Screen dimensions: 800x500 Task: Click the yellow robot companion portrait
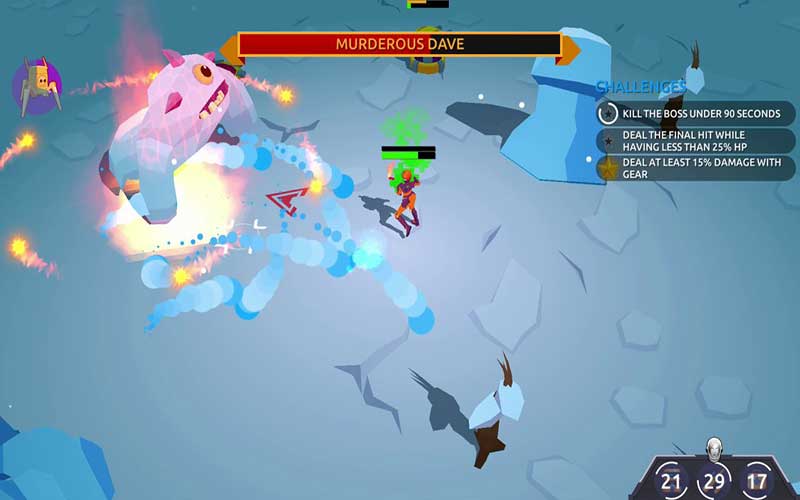coord(38,84)
